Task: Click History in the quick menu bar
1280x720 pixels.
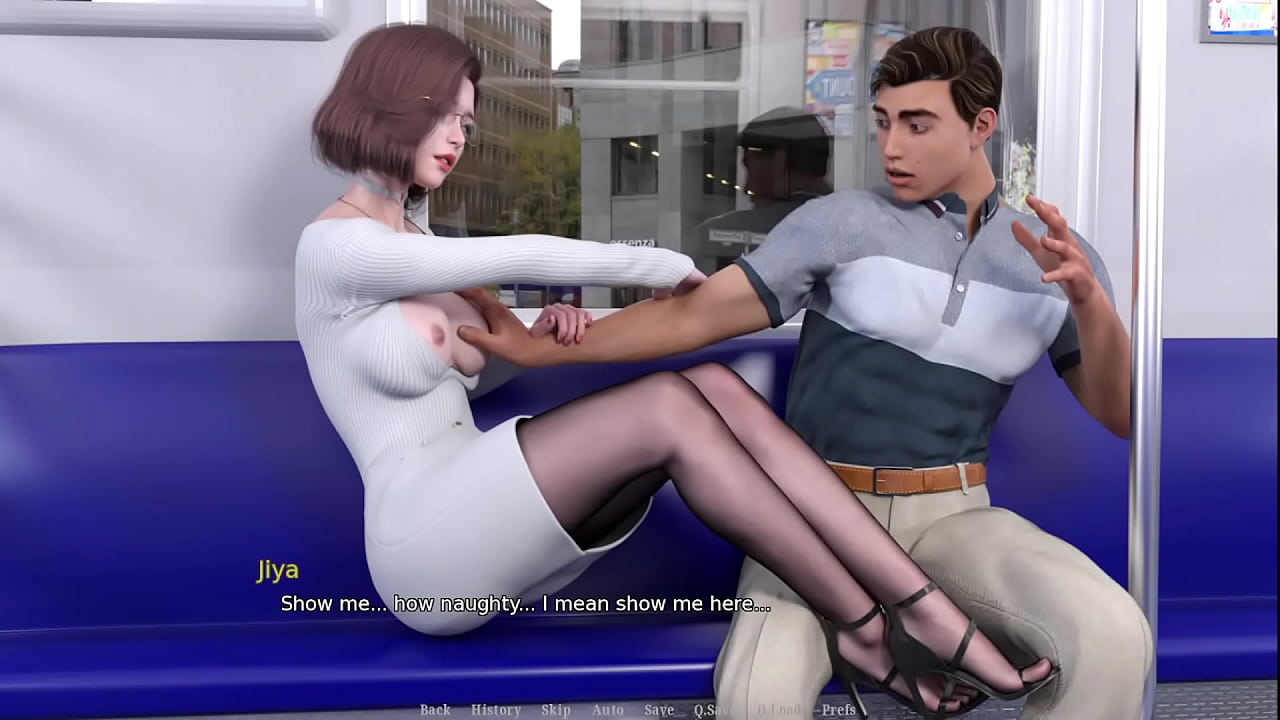Action: click(x=494, y=711)
